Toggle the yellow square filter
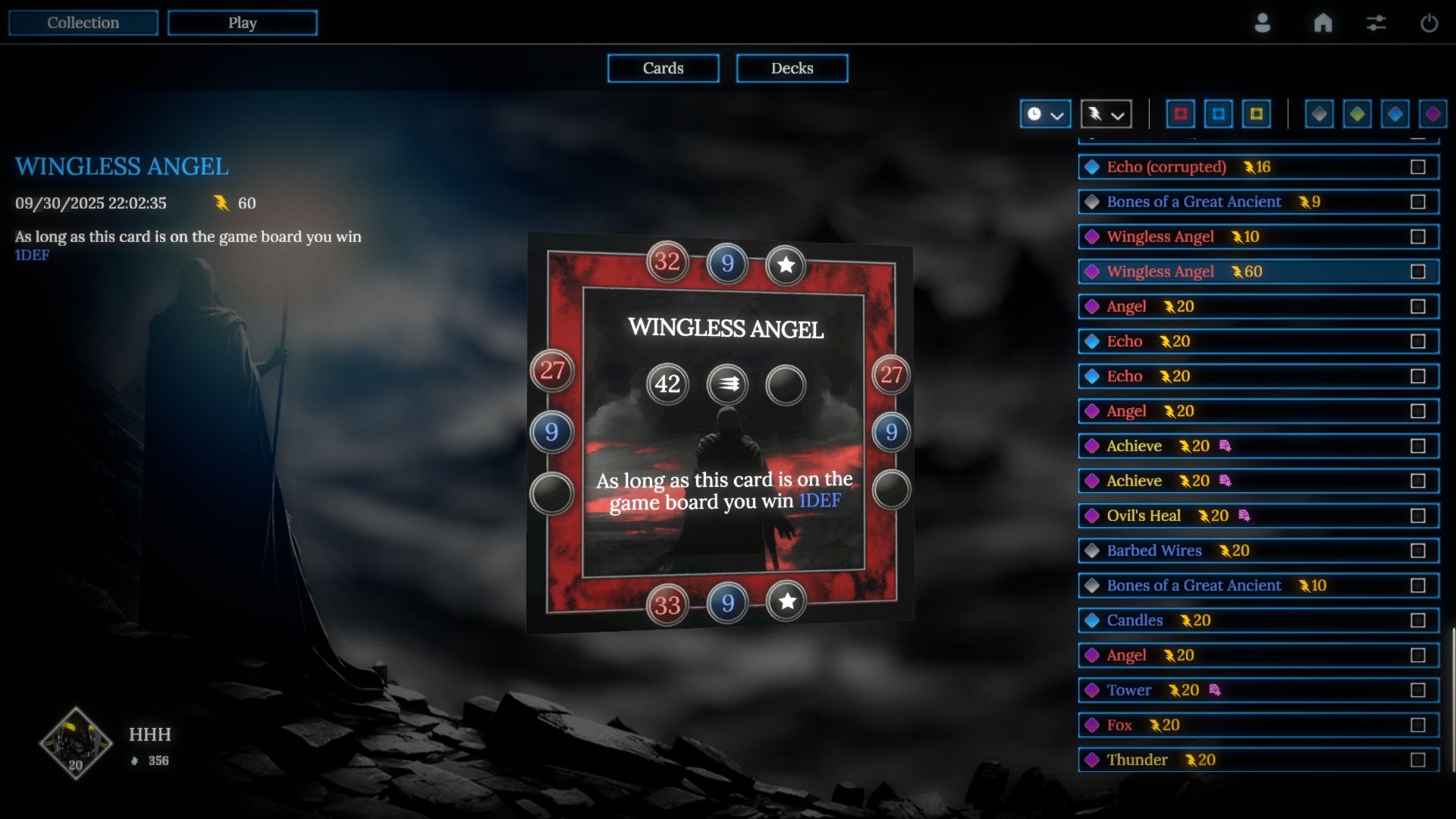Screen dimensions: 1456x819 point(1257,115)
